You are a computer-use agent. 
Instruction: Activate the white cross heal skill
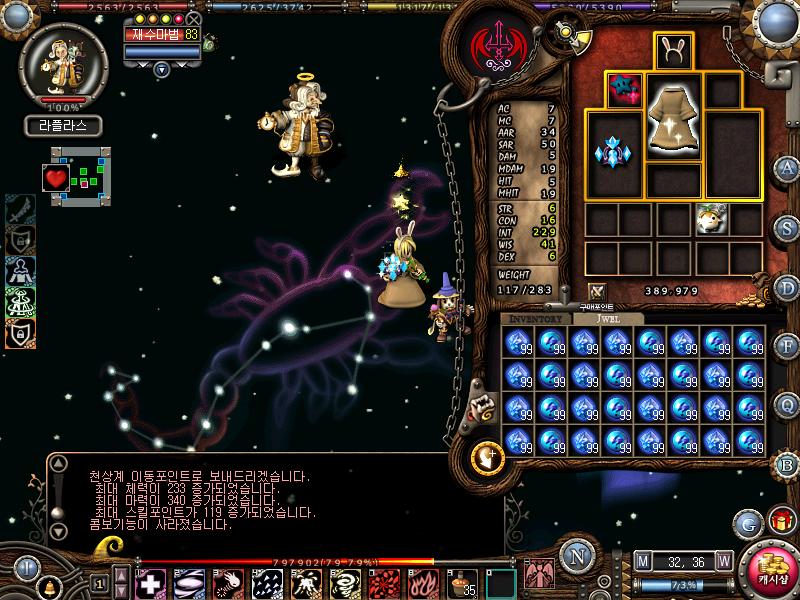(150, 582)
